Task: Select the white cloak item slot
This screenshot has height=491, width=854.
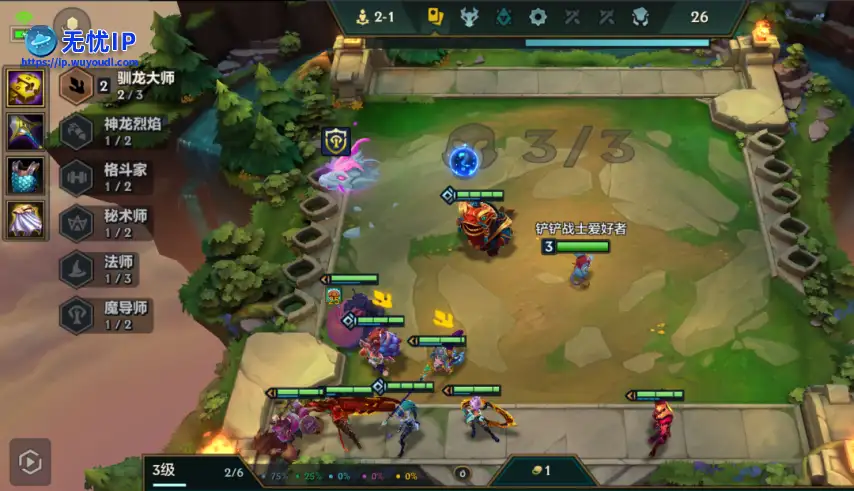Action: click(24, 219)
